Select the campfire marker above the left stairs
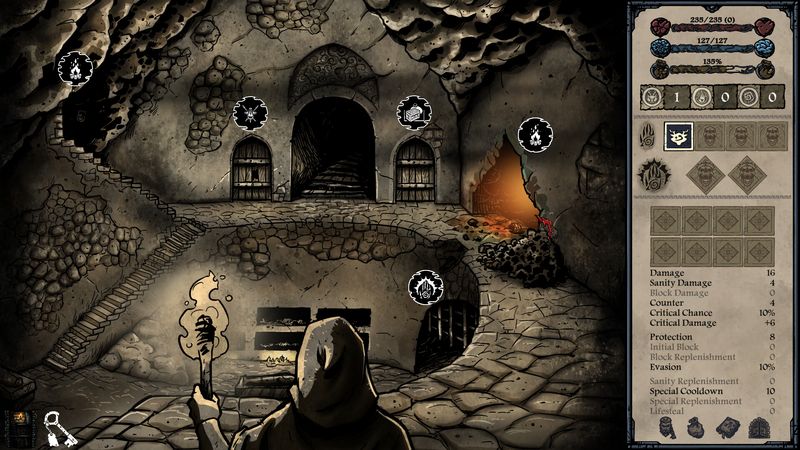The image size is (800, 450). (73, 68)
